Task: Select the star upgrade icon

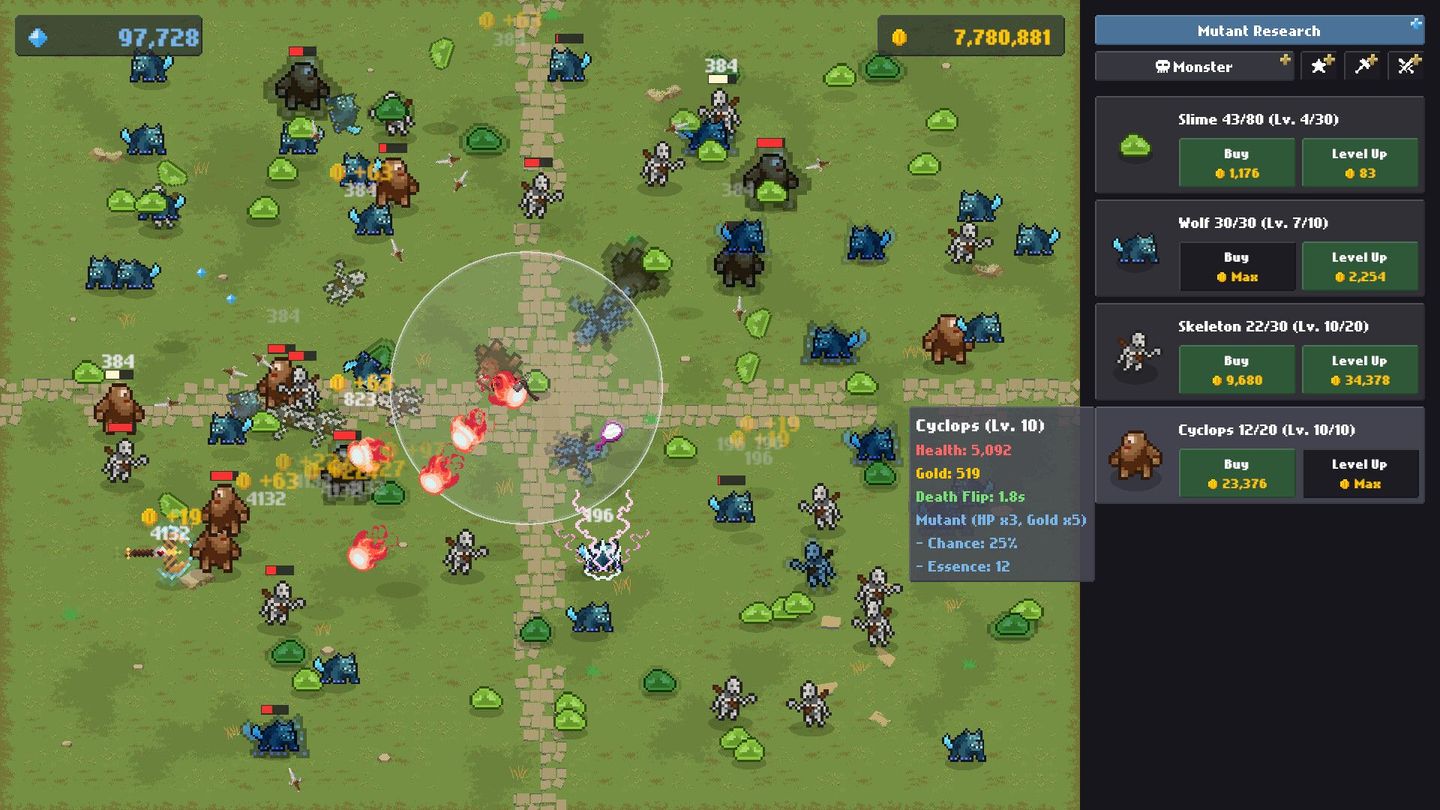Action: point(1320,66)
